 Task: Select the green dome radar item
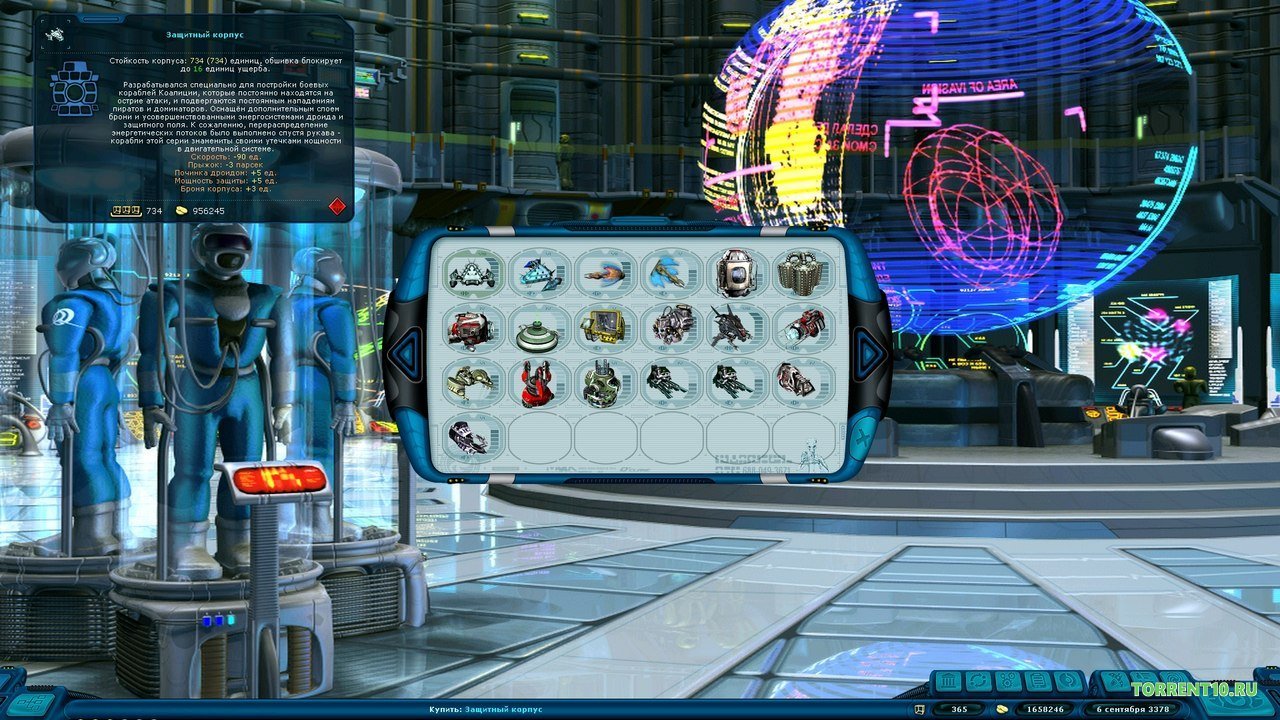538,329
